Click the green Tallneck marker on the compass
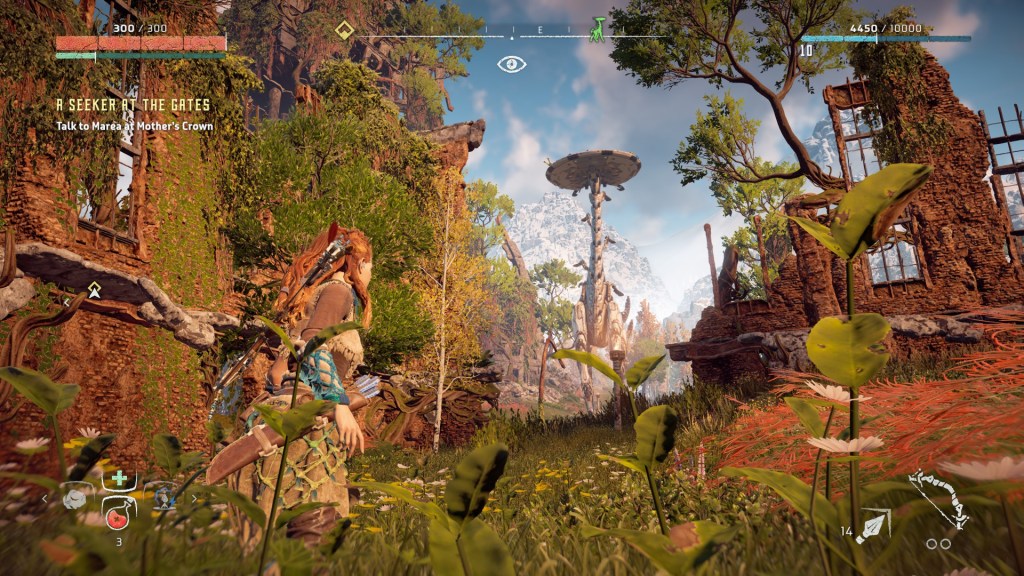1024x576 pixels. pos(597,29)
